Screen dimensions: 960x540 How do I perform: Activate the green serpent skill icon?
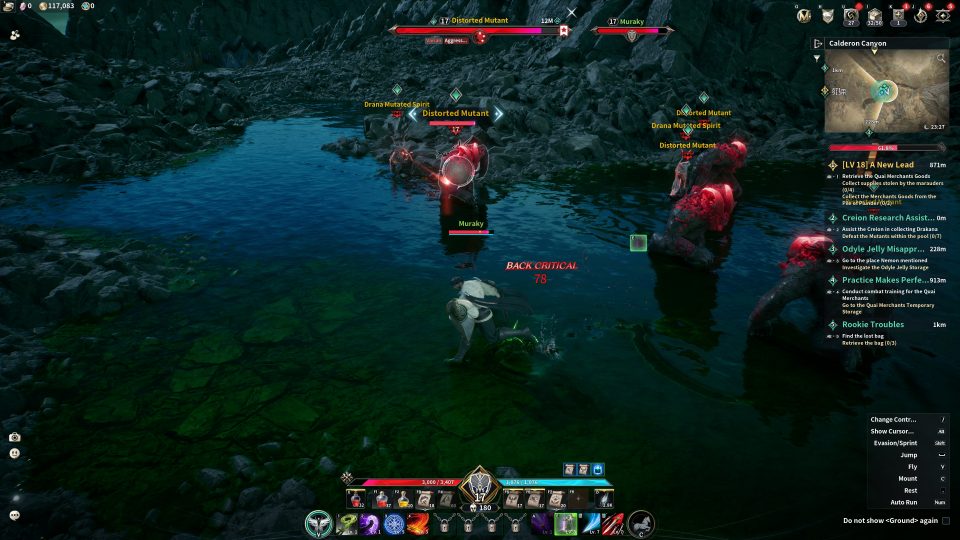click(346, 523)
